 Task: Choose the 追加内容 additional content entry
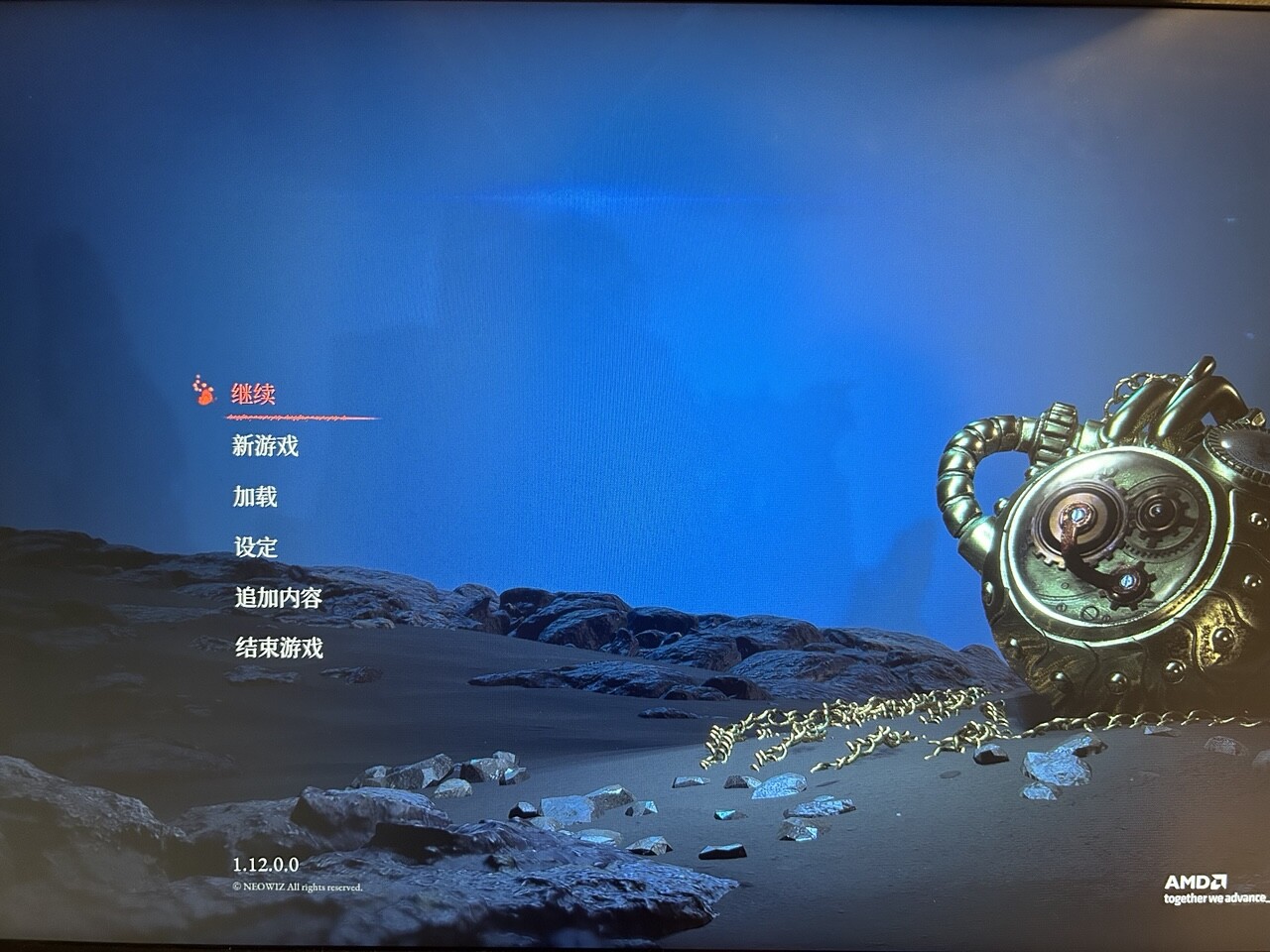pyautogui.click(x=278, y=598)
